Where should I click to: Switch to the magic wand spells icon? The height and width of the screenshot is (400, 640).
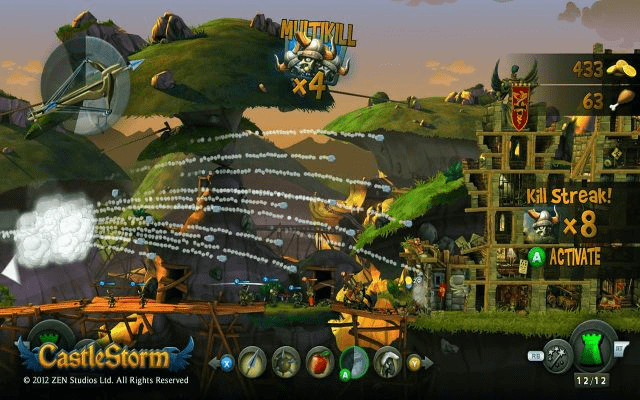[557, 358]
